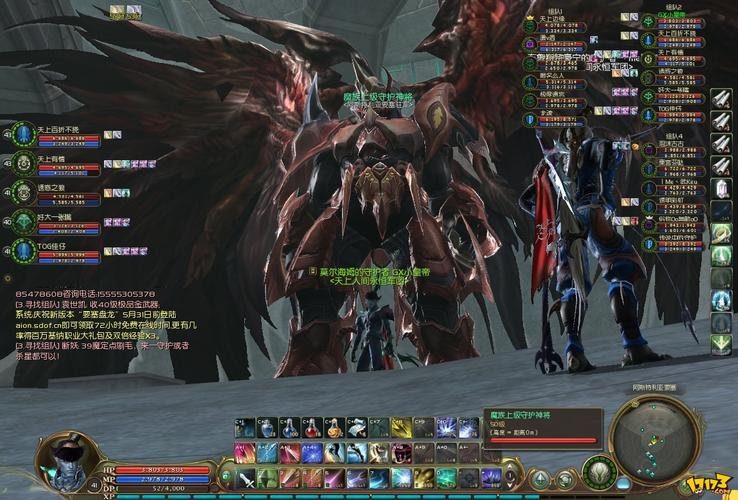
Task: Click the small round button below party frames
Action: pyautogui.click(x=9, y=277)
